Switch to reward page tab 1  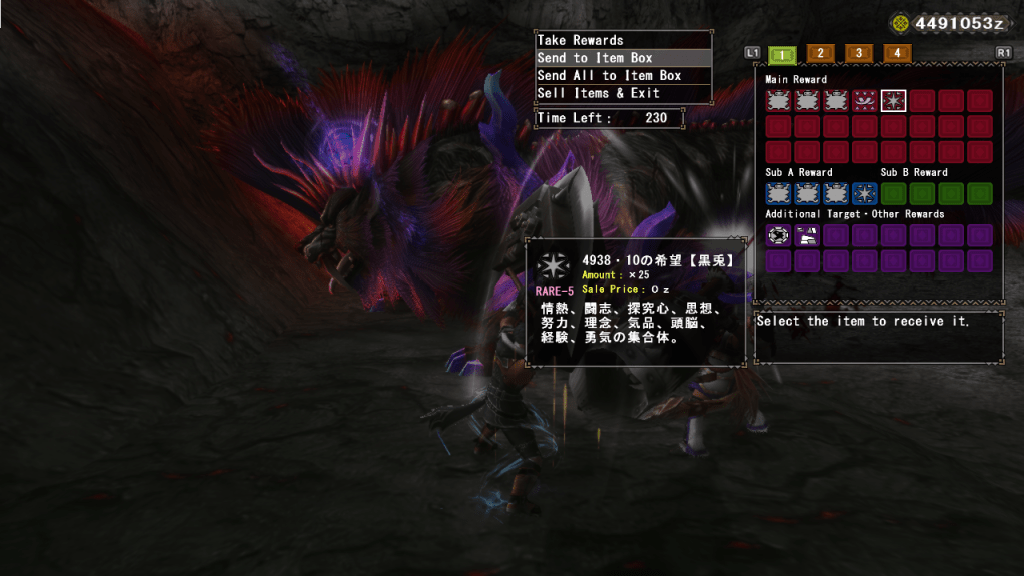[785, 53]
